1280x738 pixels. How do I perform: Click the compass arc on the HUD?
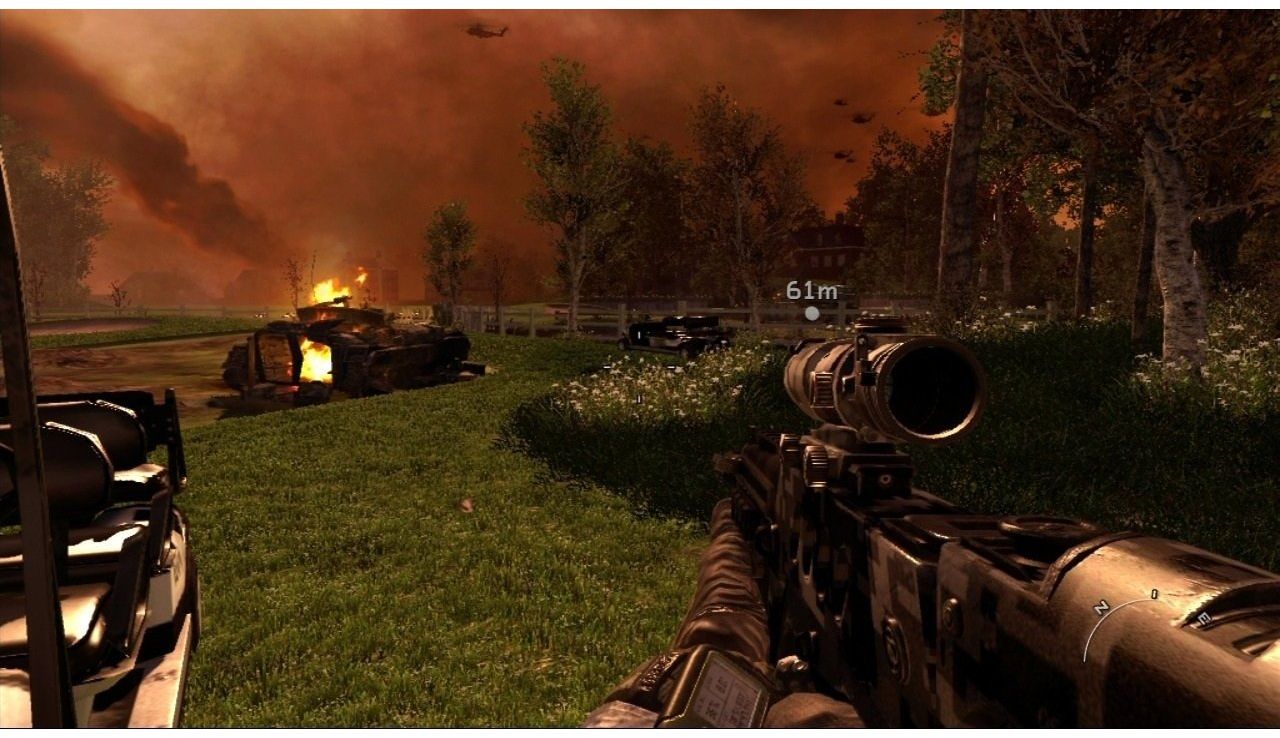1121,613
